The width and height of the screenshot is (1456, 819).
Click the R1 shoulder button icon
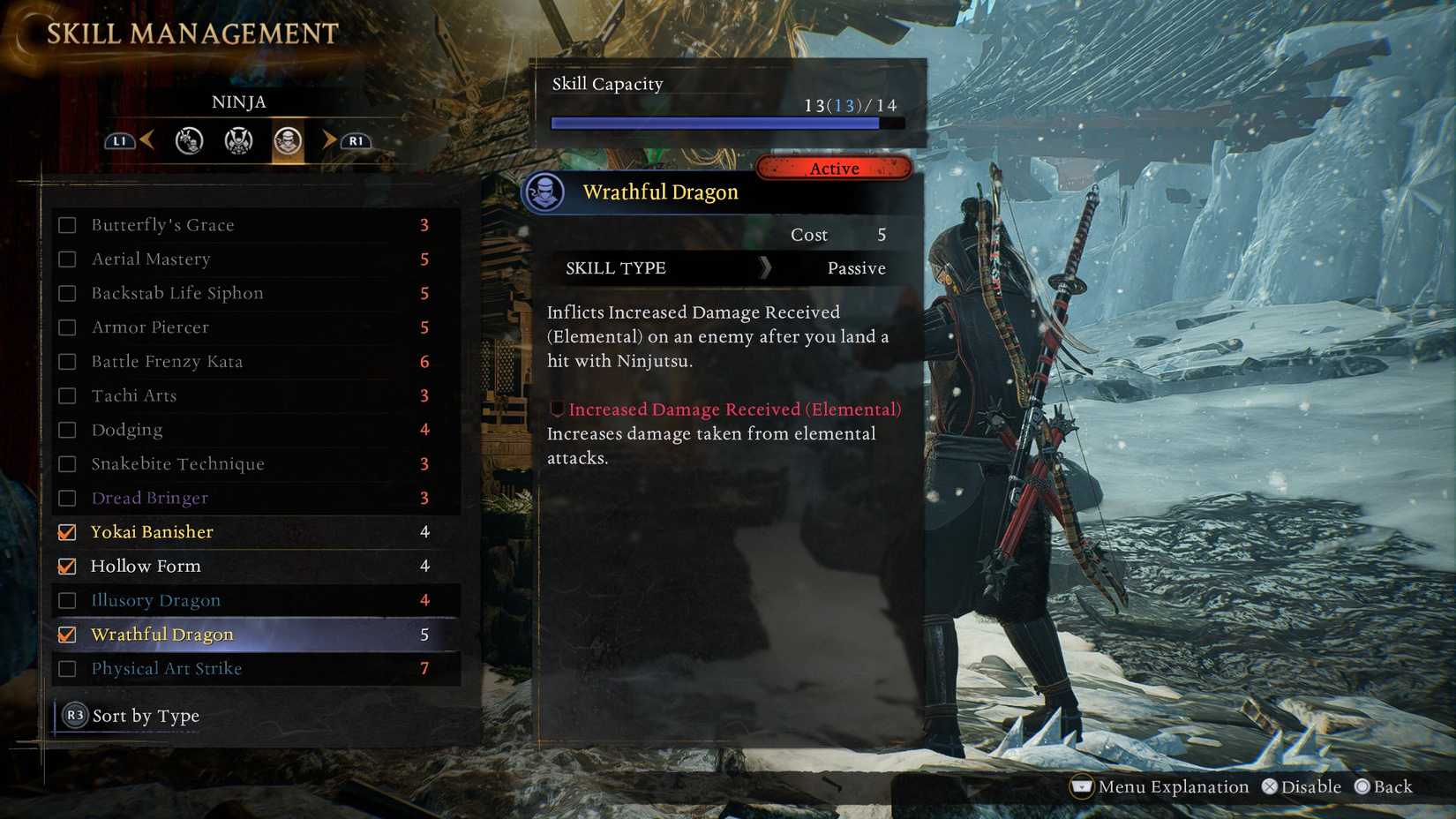pos(355,140)
